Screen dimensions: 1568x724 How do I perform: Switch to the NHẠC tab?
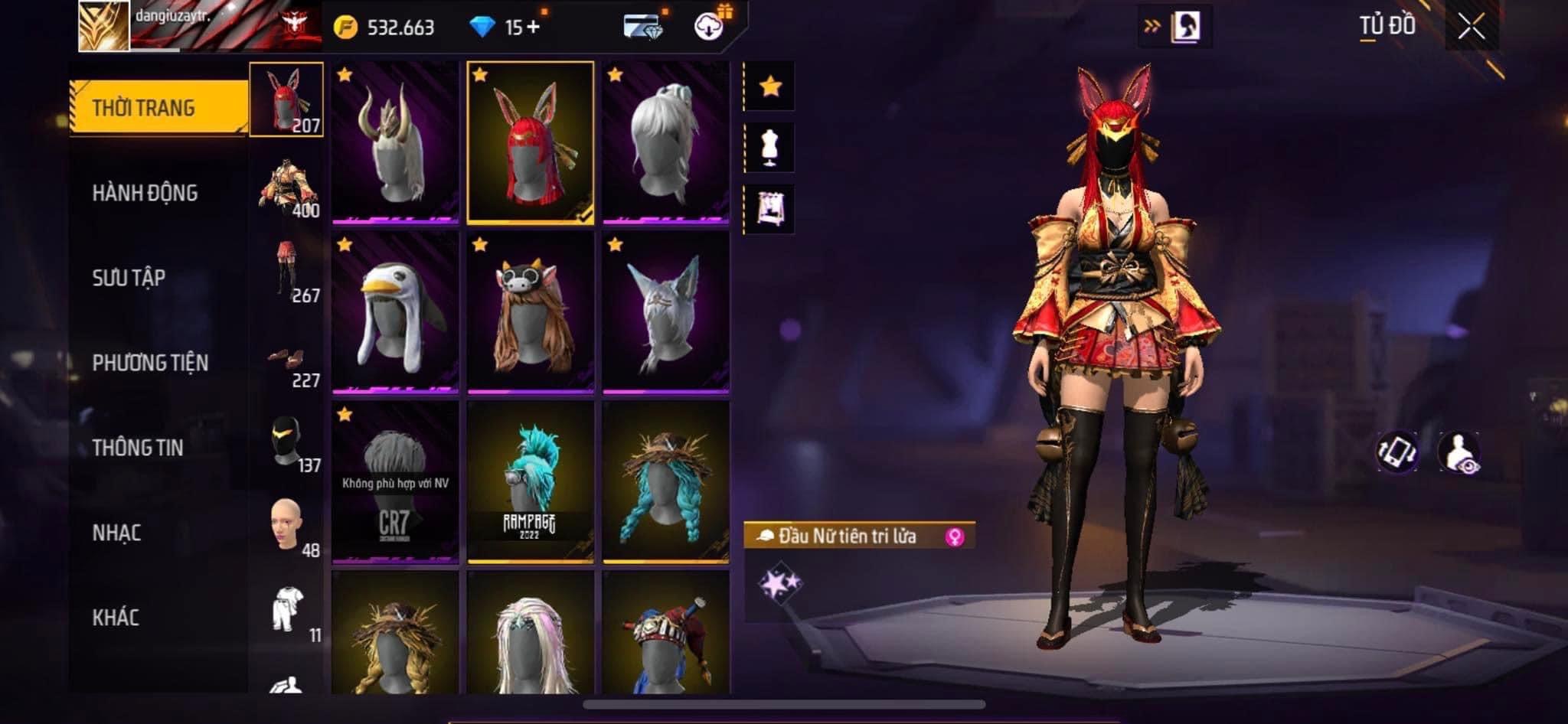click(116, 533)
